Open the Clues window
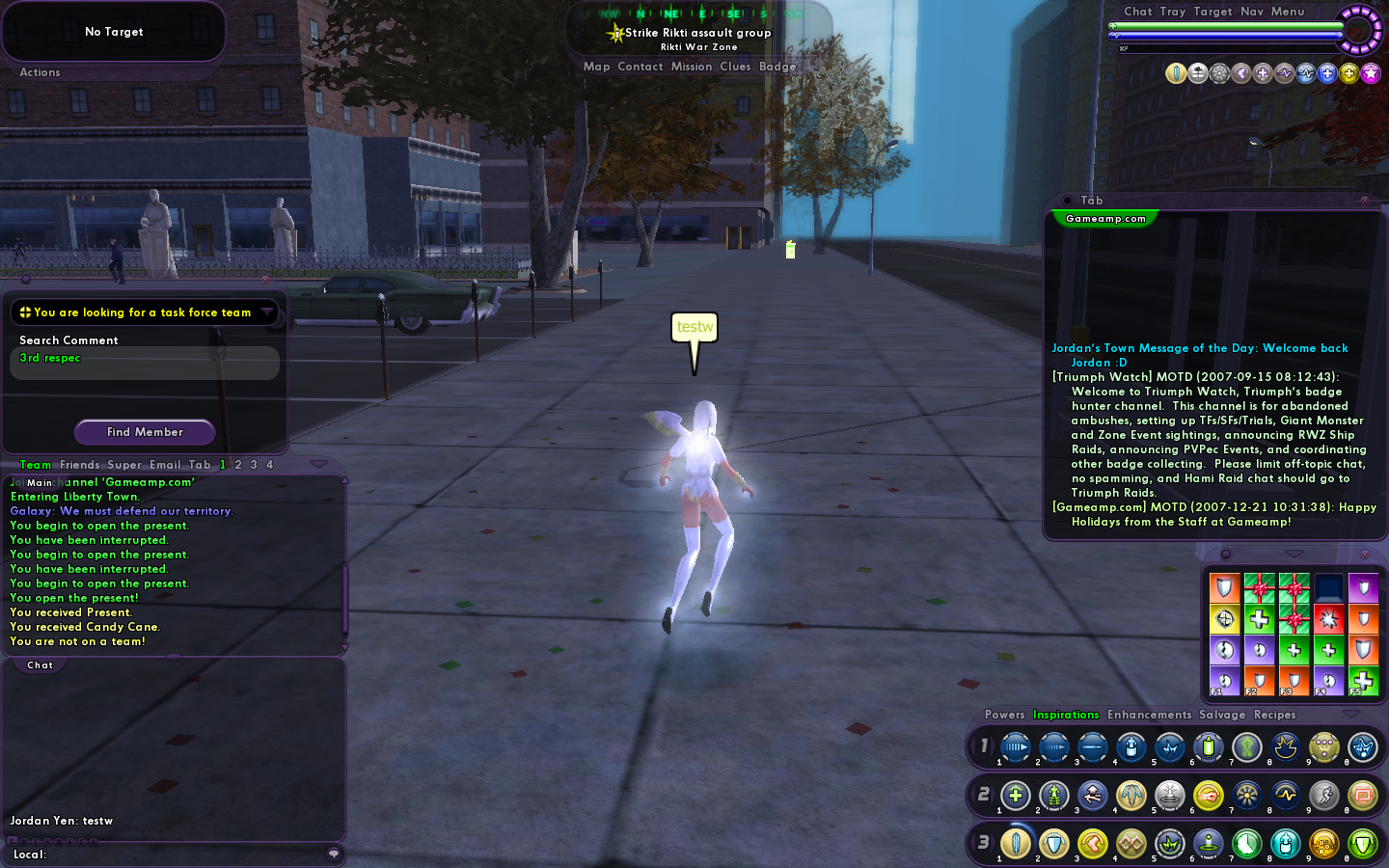The height and width of the screenshot is (868, 1389). pyautogui.click(x=735, y=67)
